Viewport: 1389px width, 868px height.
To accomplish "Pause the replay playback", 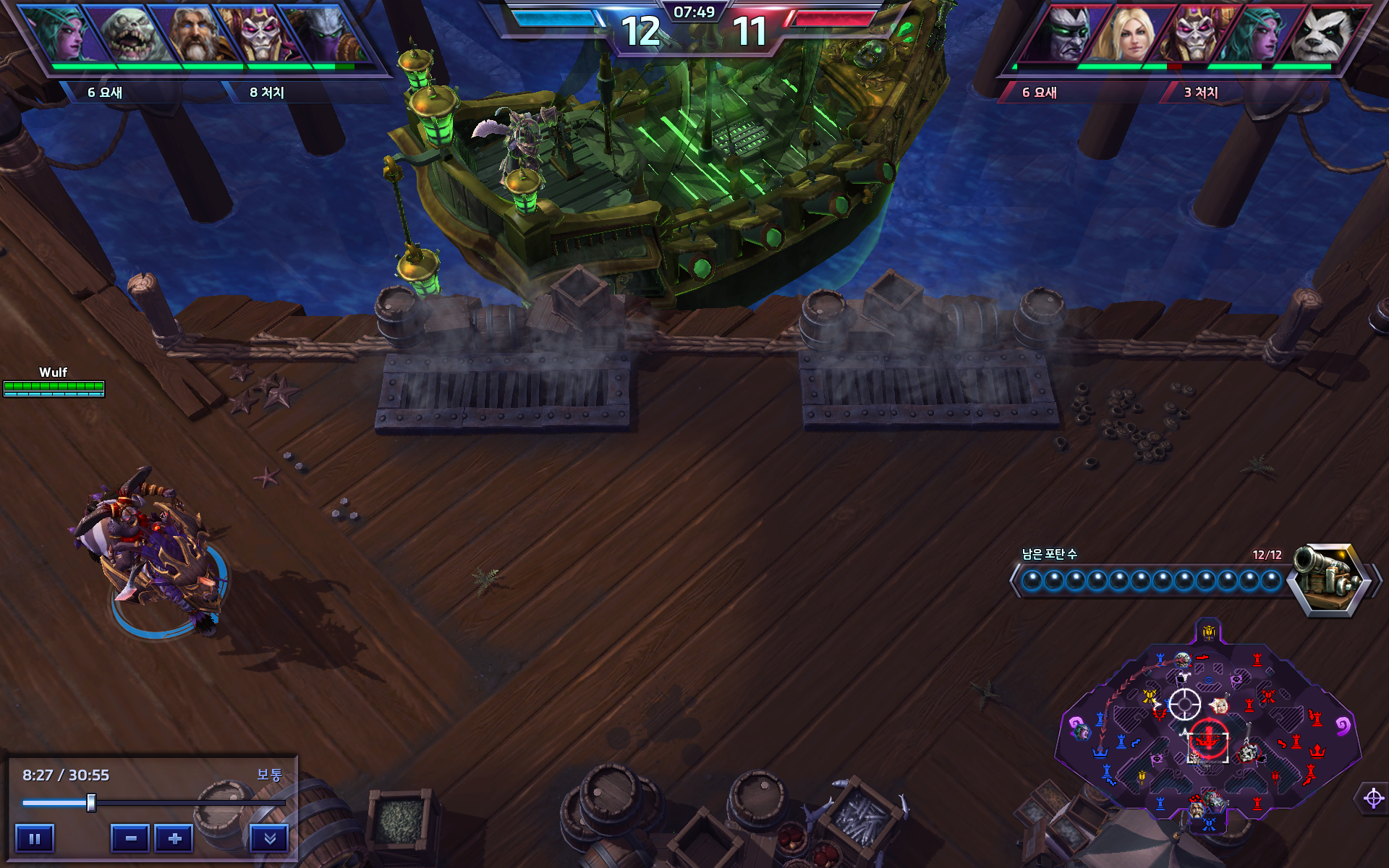I will (34, 839).
